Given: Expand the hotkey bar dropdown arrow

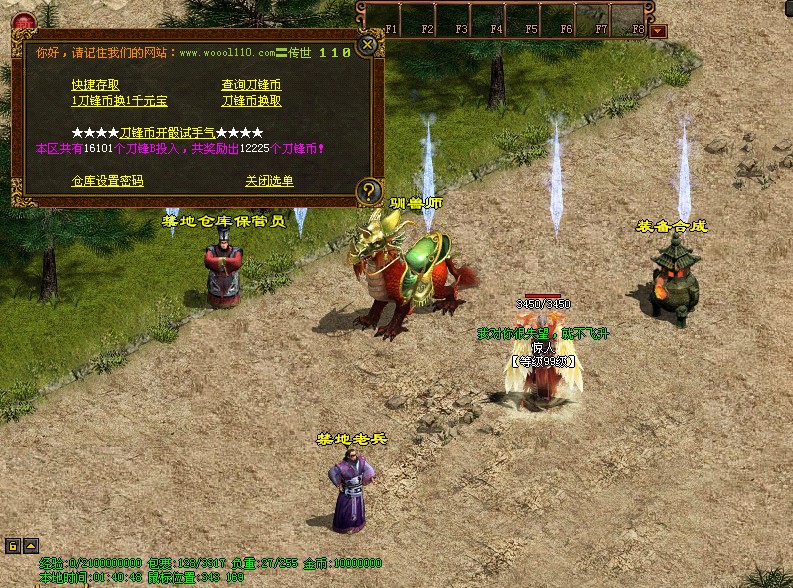Looking at the screenshot, I should click(657, 31).
